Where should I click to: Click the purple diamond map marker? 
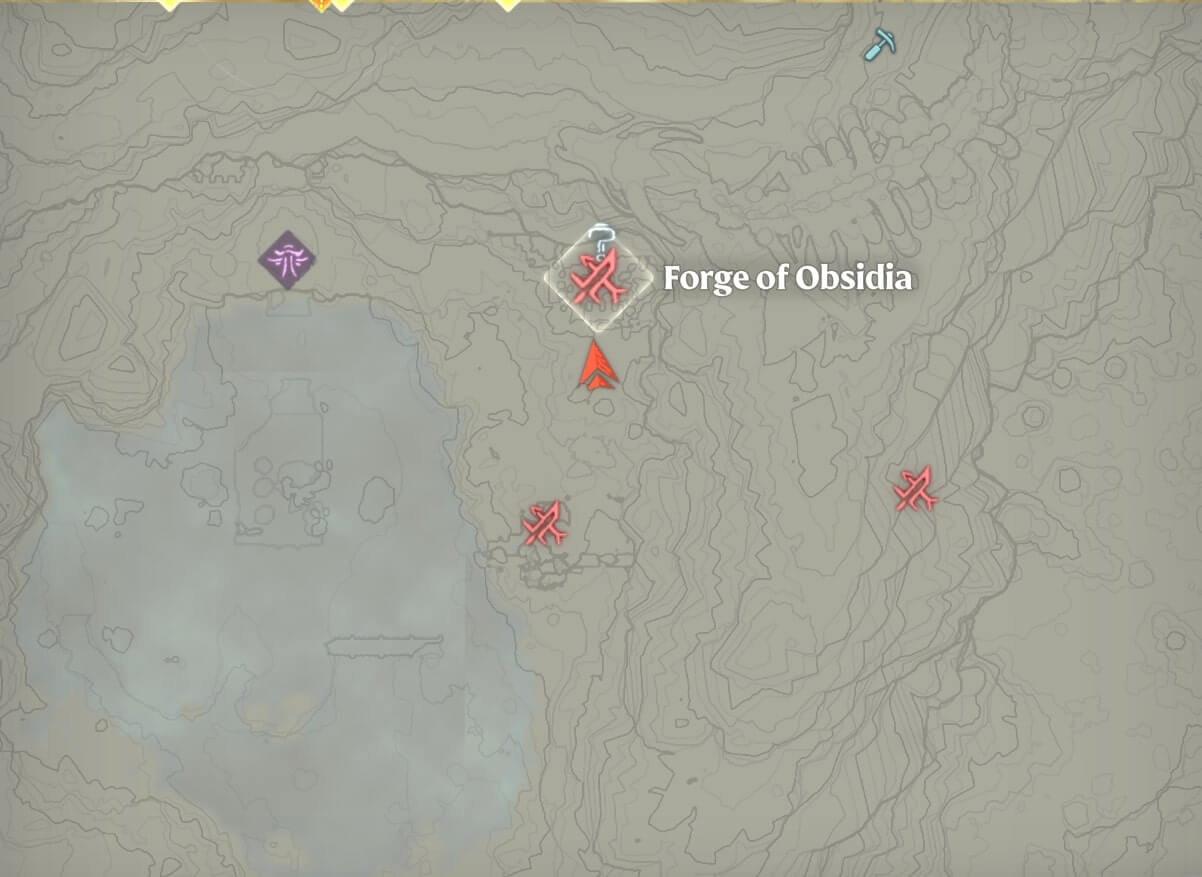point(287,260)
